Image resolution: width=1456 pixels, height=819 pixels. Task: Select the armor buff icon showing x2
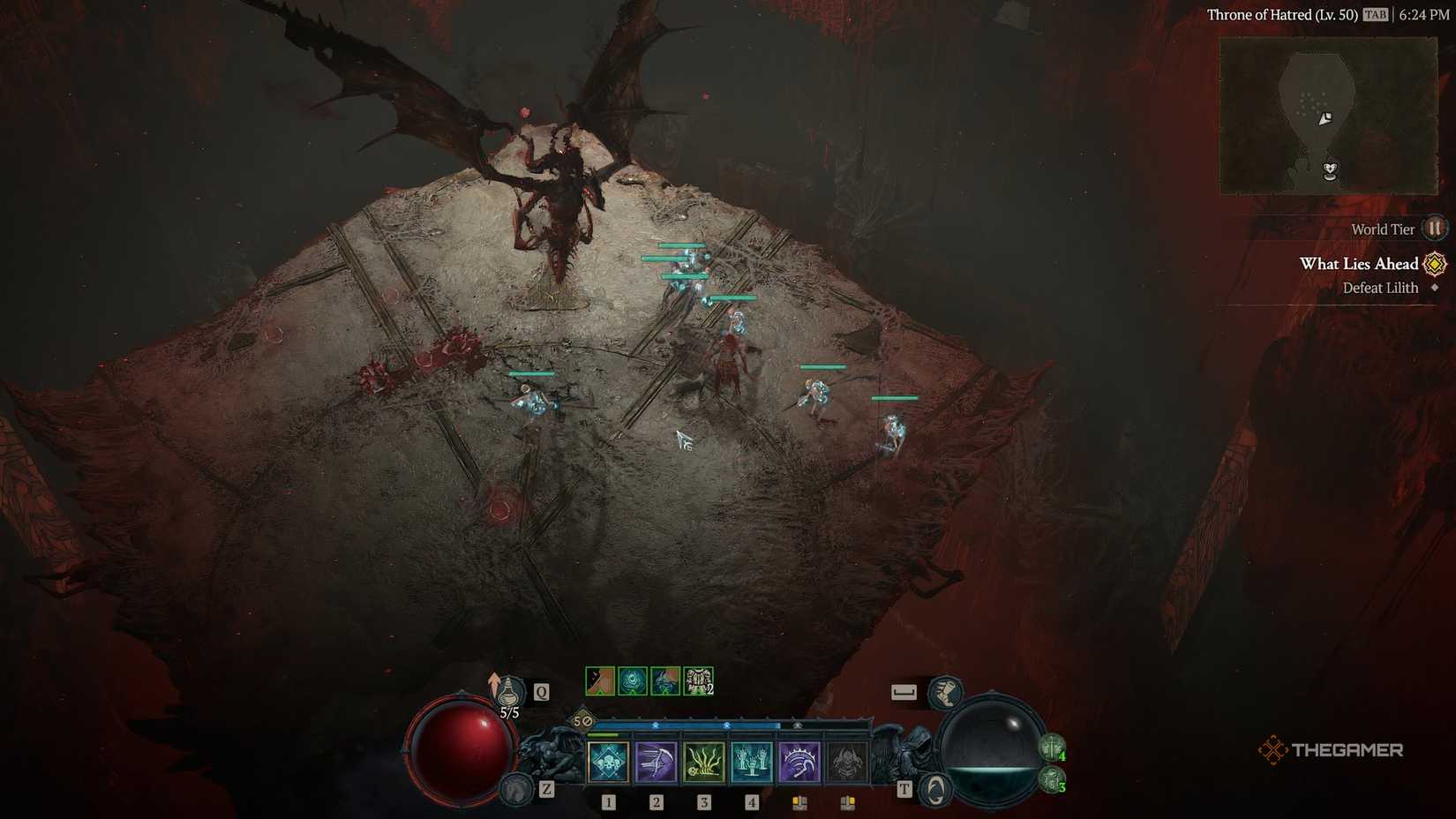click(696, 680)
